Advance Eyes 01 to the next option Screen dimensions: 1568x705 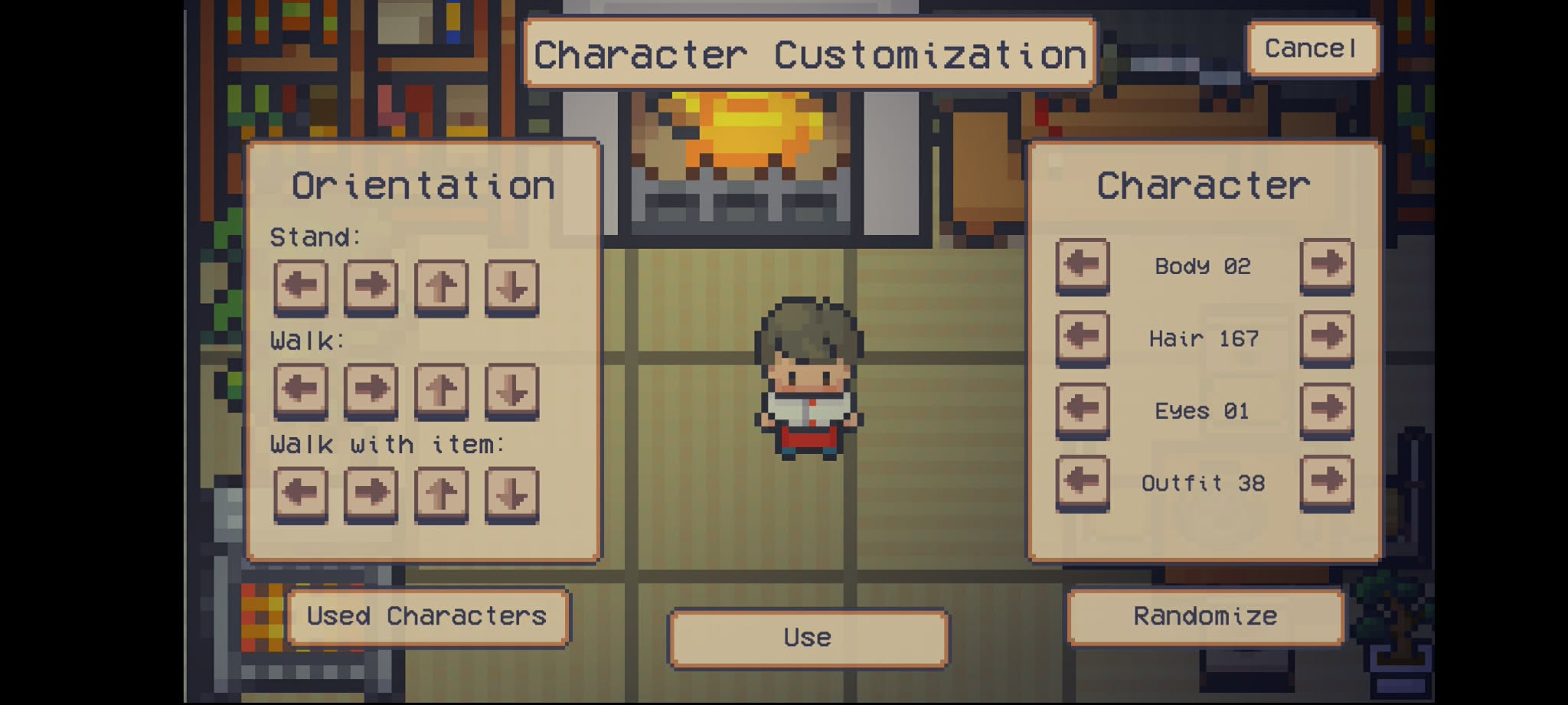point(1326,410)
